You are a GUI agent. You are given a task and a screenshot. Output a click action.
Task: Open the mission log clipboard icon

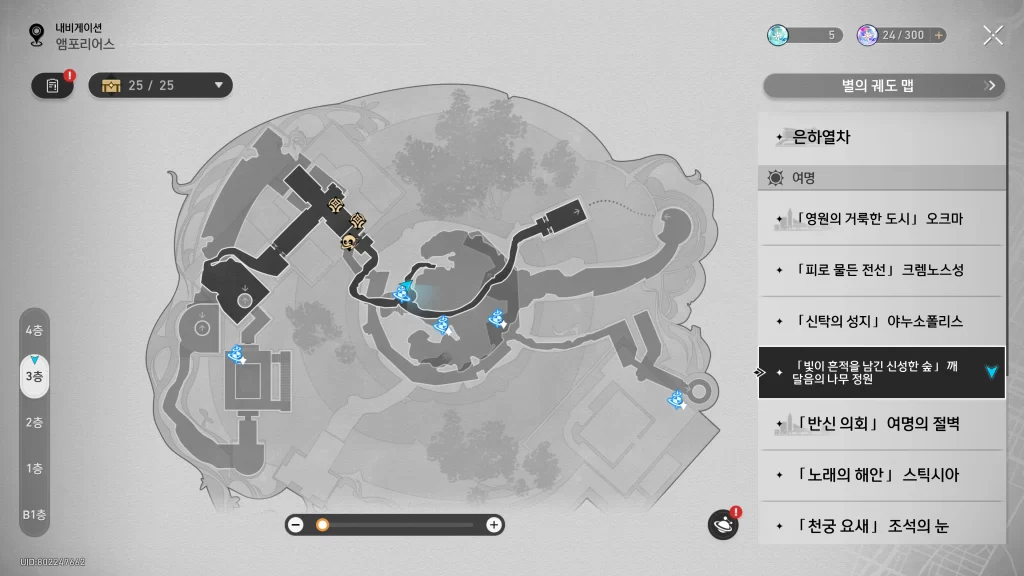53,86
